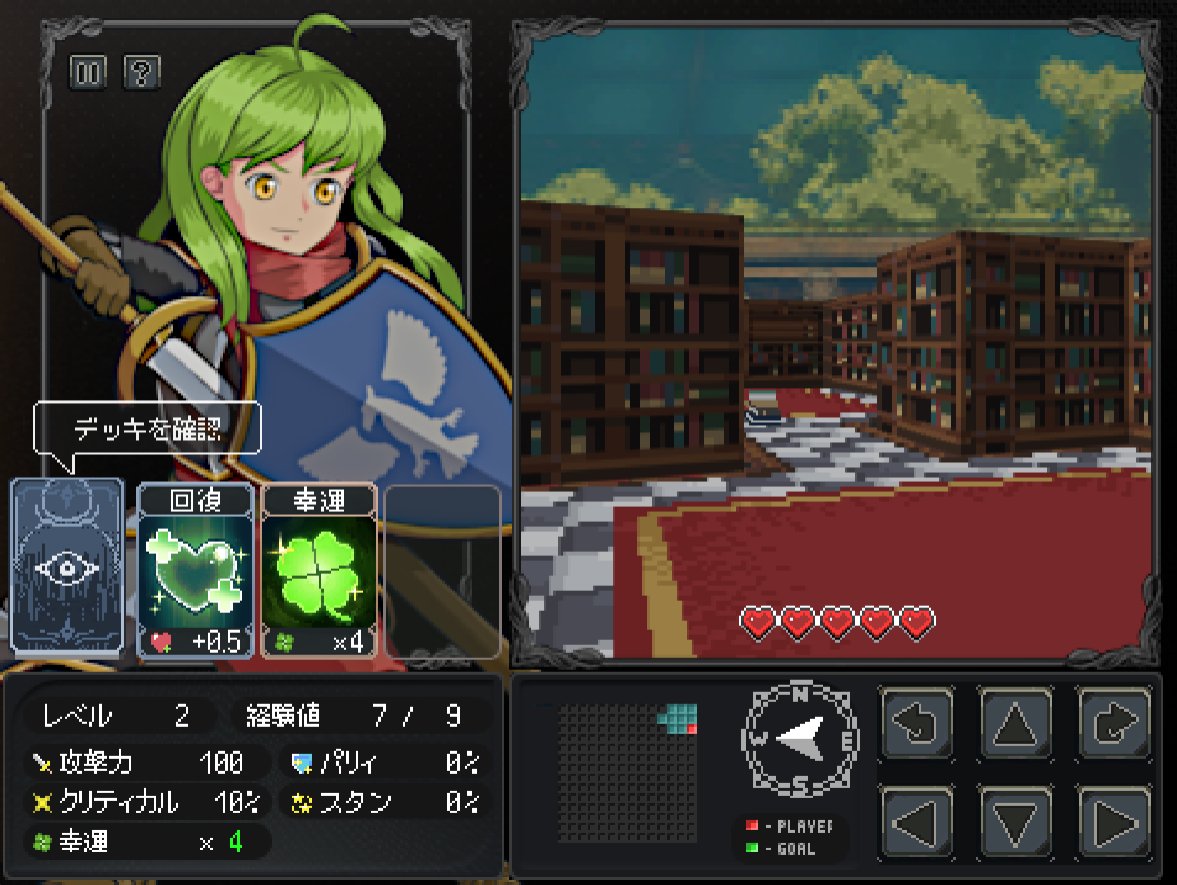Viewport: 1177px width, 885px height.
Task: Click the compass dial
Action: [x=800, y=739]
